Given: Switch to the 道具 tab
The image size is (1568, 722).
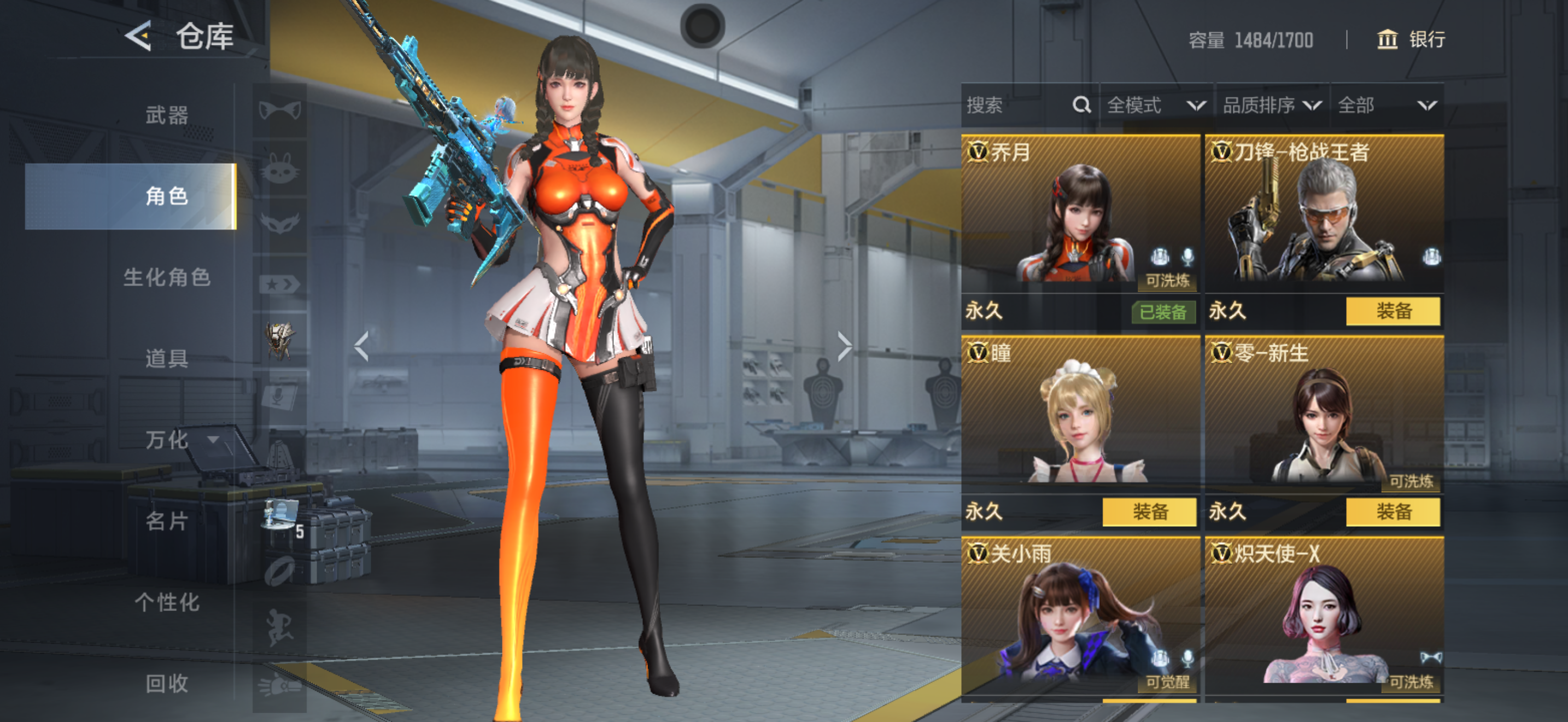Looking at the screenshot, I should point(166,358).
